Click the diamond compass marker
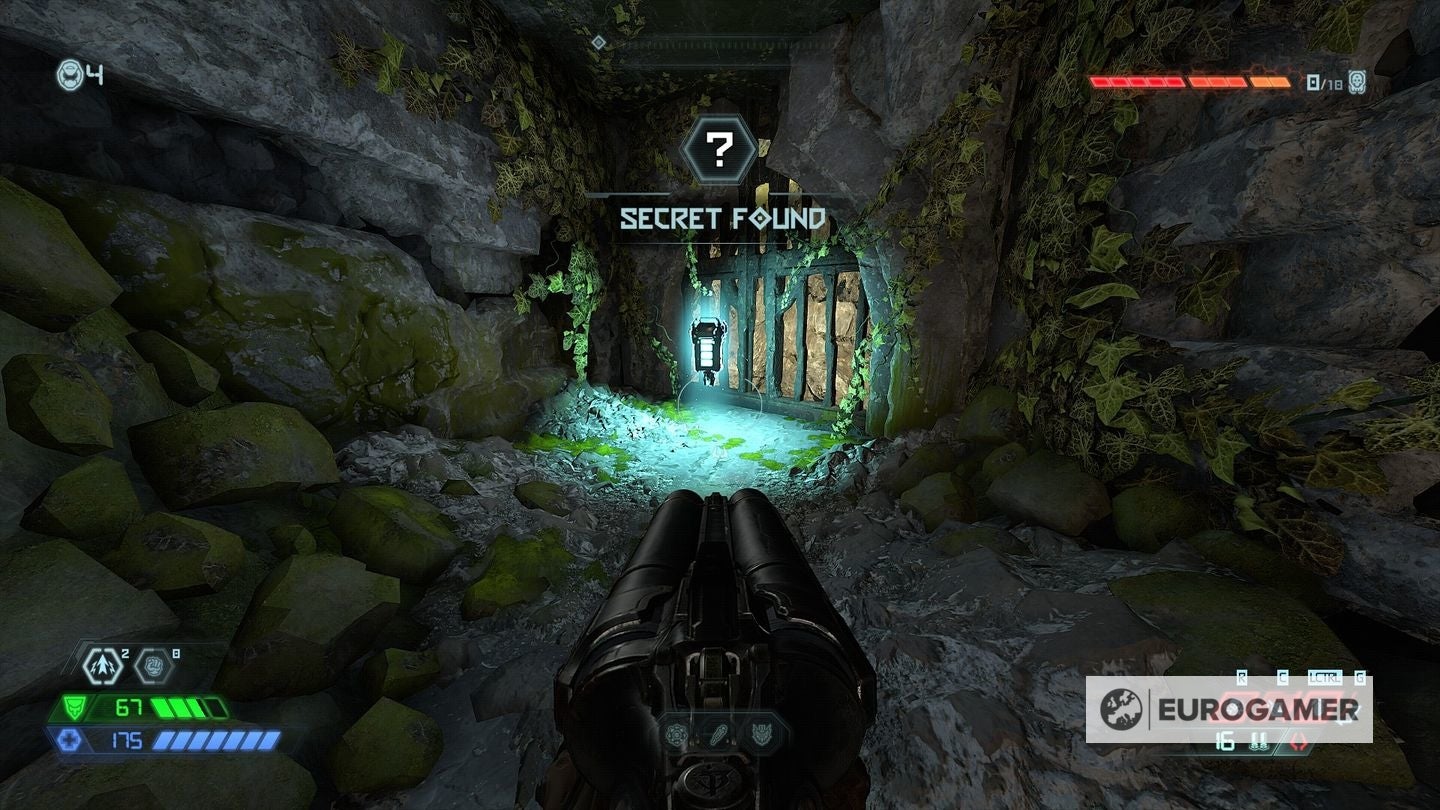This screenshot has height=810, width=1440. click(598, 41)
